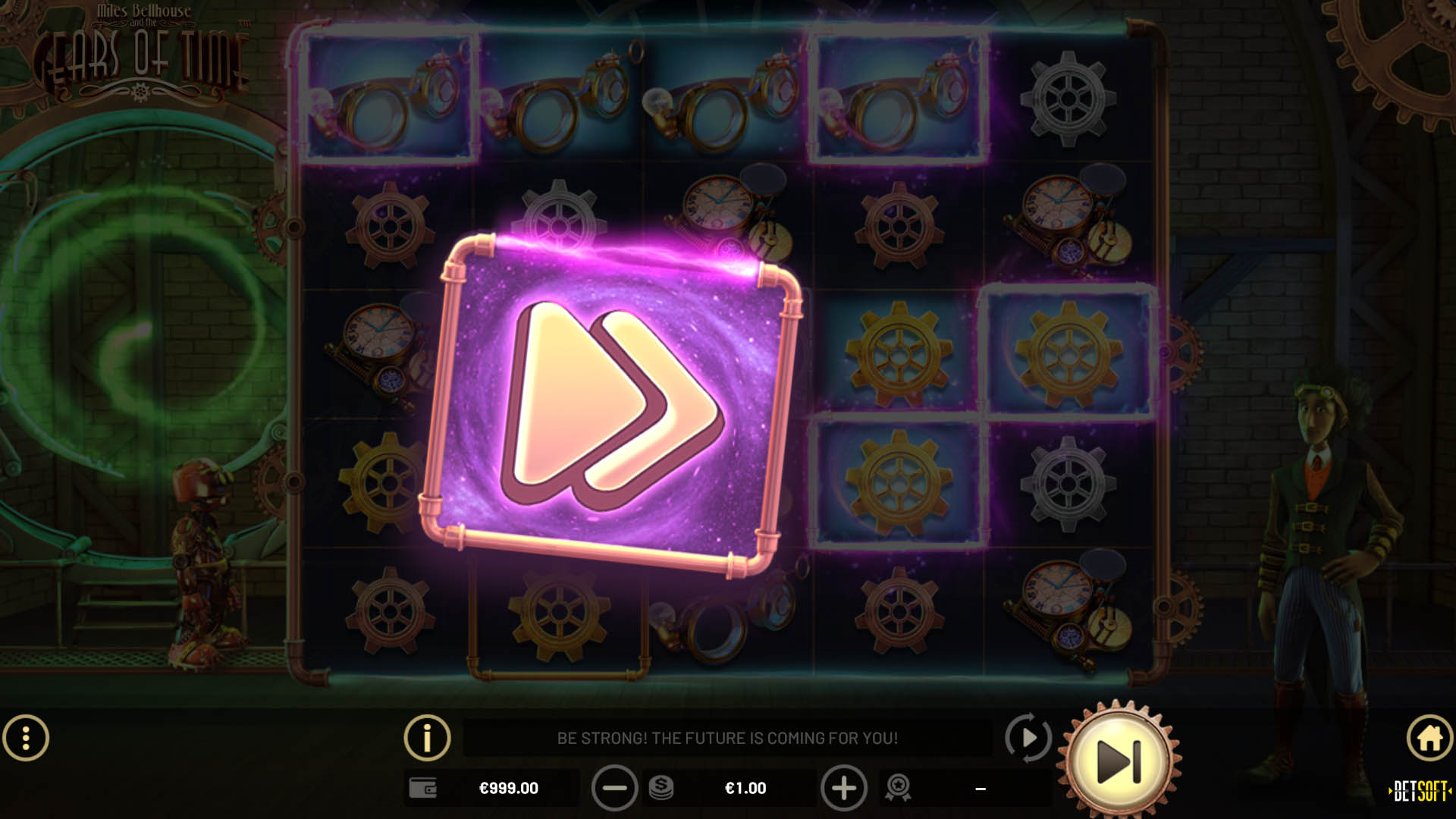Open the three-dot options menu icon

[27, 736]
